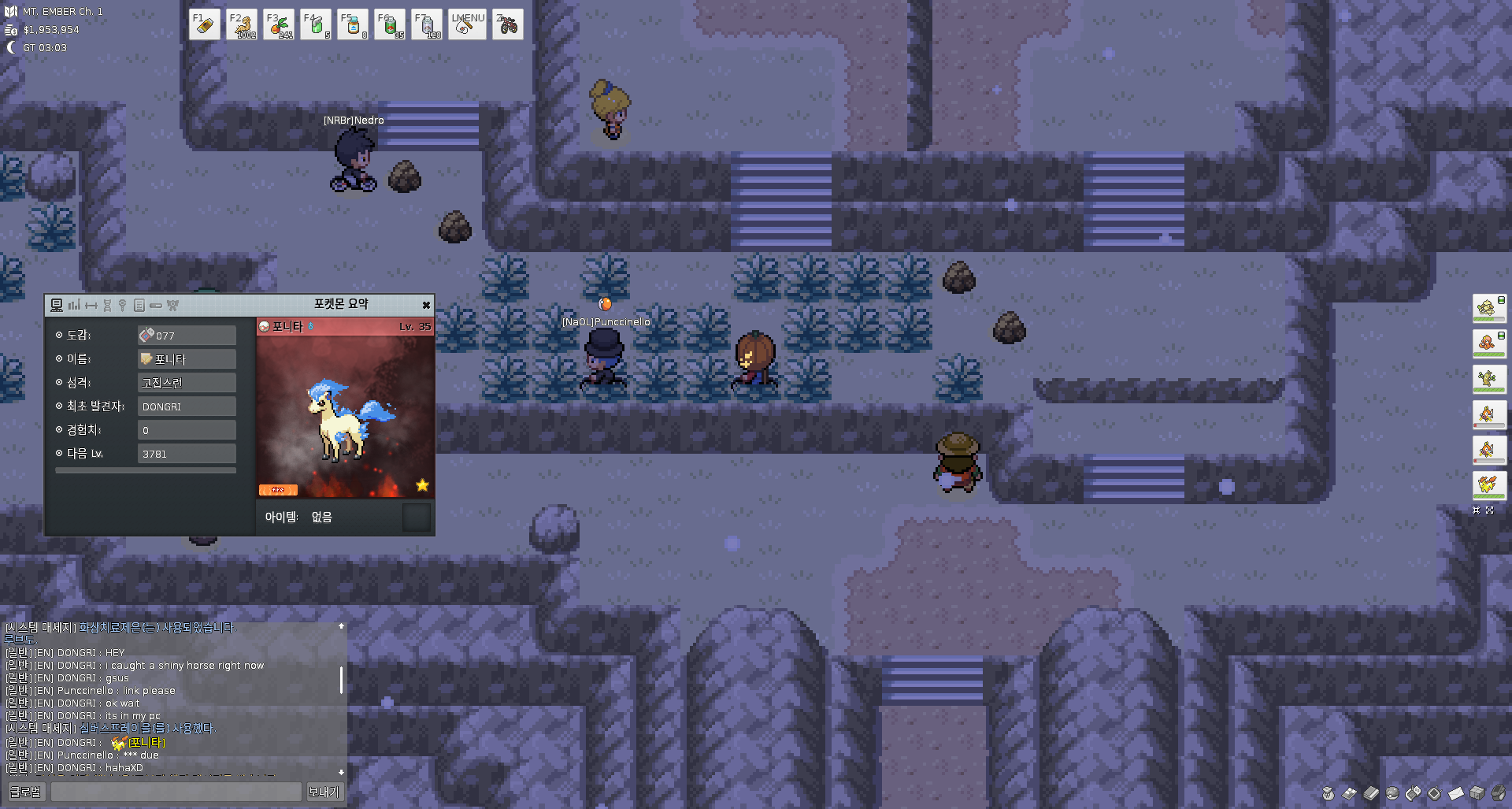Focus the chat message input field

click(x=176, y=792)
